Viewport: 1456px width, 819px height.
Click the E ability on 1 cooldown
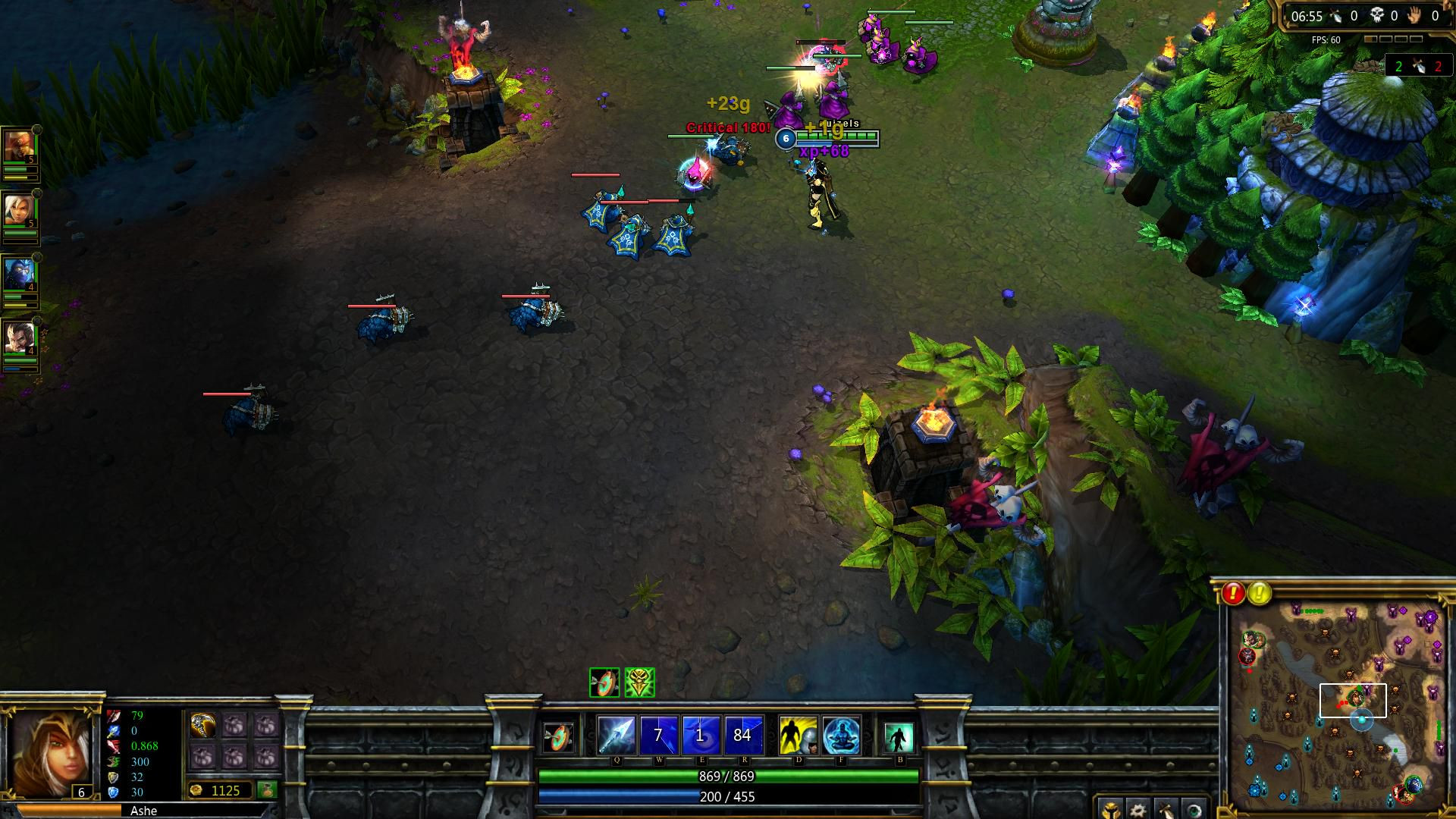701,735
